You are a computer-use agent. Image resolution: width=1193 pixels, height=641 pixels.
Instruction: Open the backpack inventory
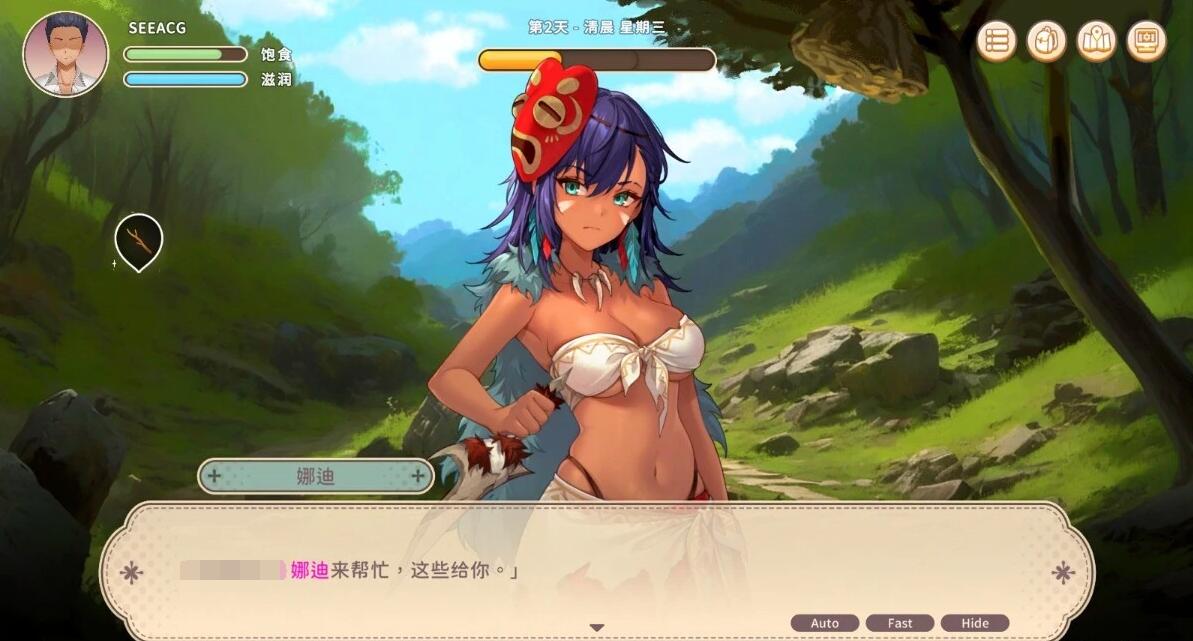[1046, 41]
